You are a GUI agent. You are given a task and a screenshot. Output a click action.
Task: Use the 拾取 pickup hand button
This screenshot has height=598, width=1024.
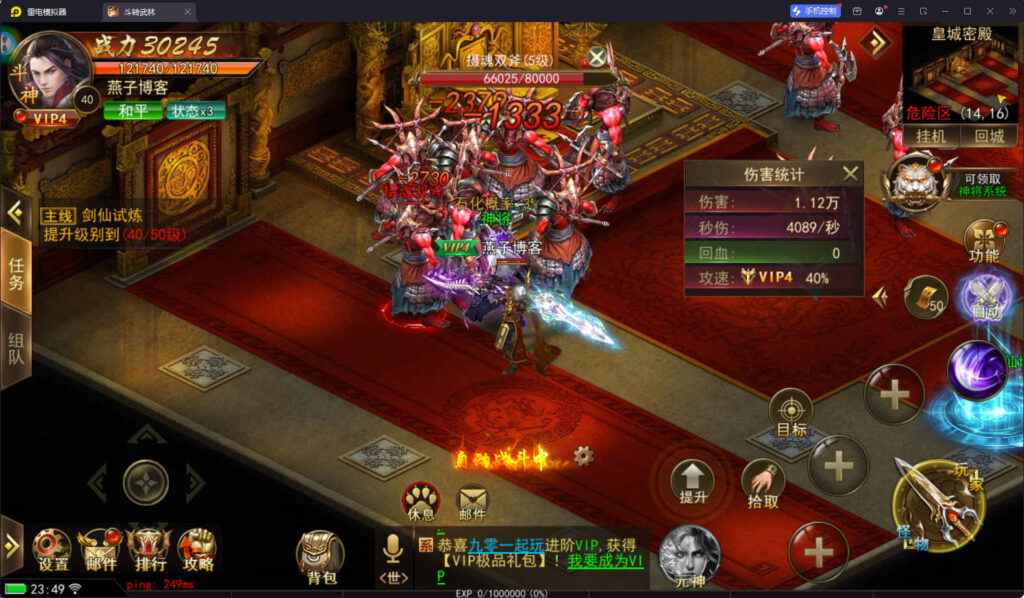(x=764, y=485)
